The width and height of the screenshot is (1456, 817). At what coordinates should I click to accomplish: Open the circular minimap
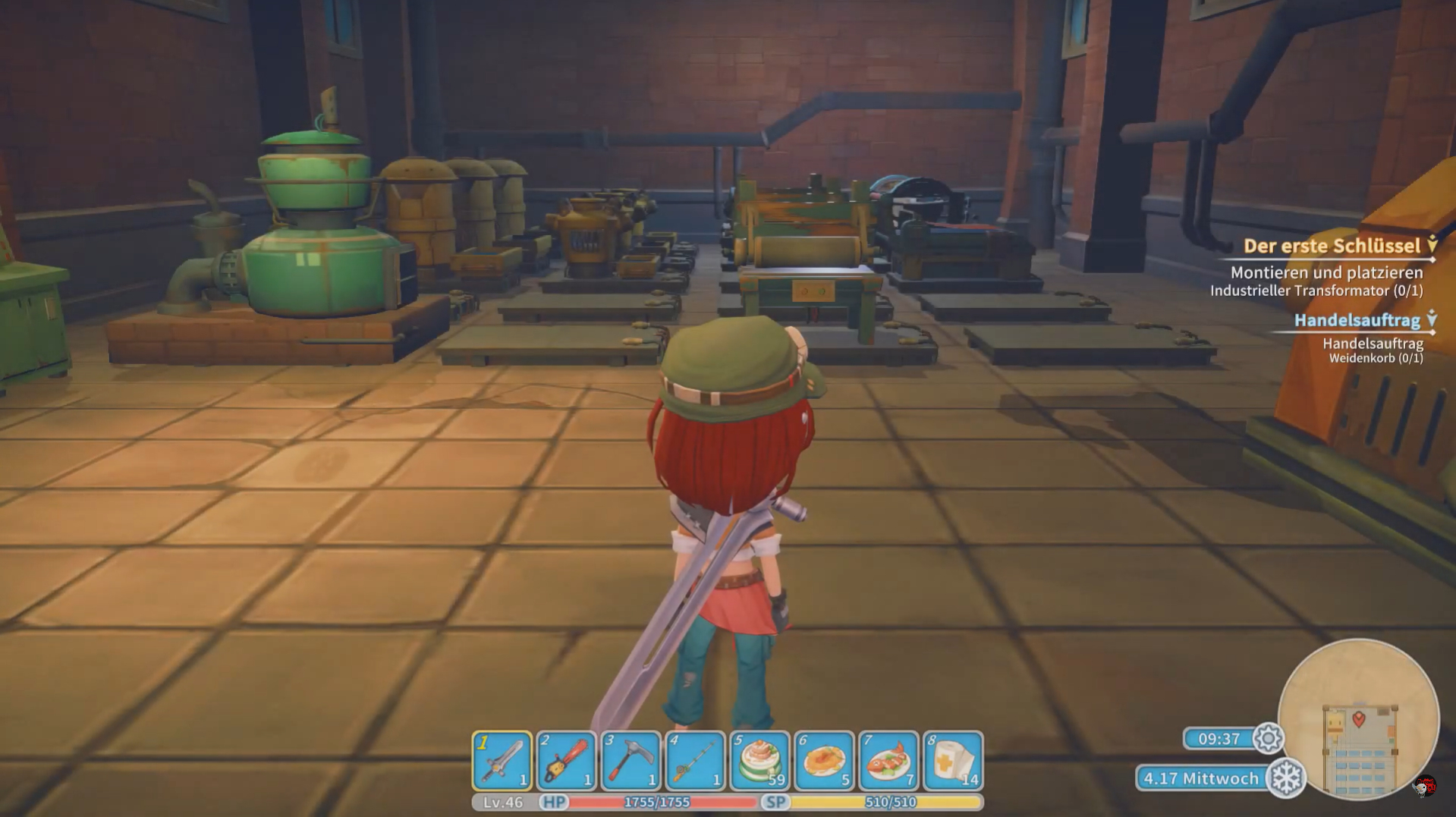(1358, 719)
